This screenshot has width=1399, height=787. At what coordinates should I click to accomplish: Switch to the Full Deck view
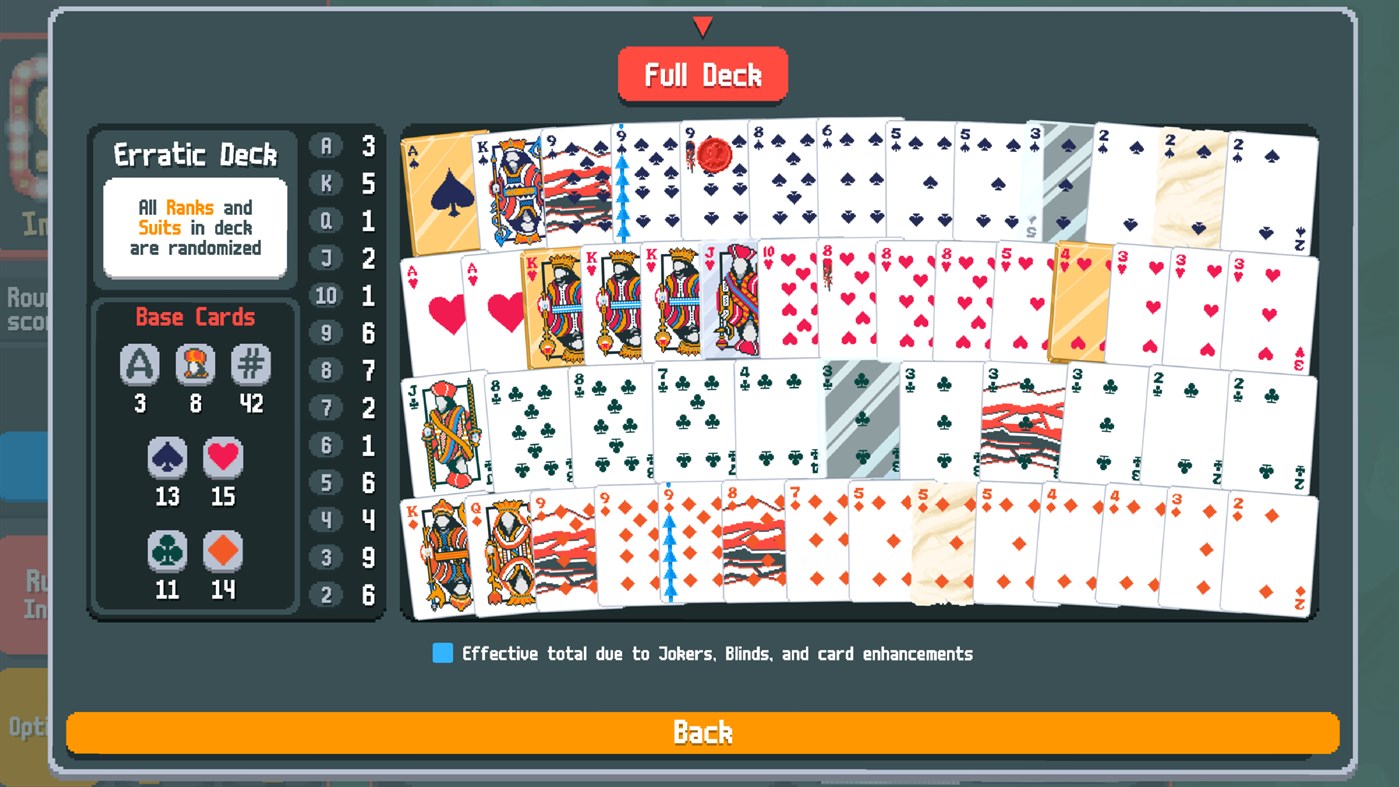pos(702,73)
